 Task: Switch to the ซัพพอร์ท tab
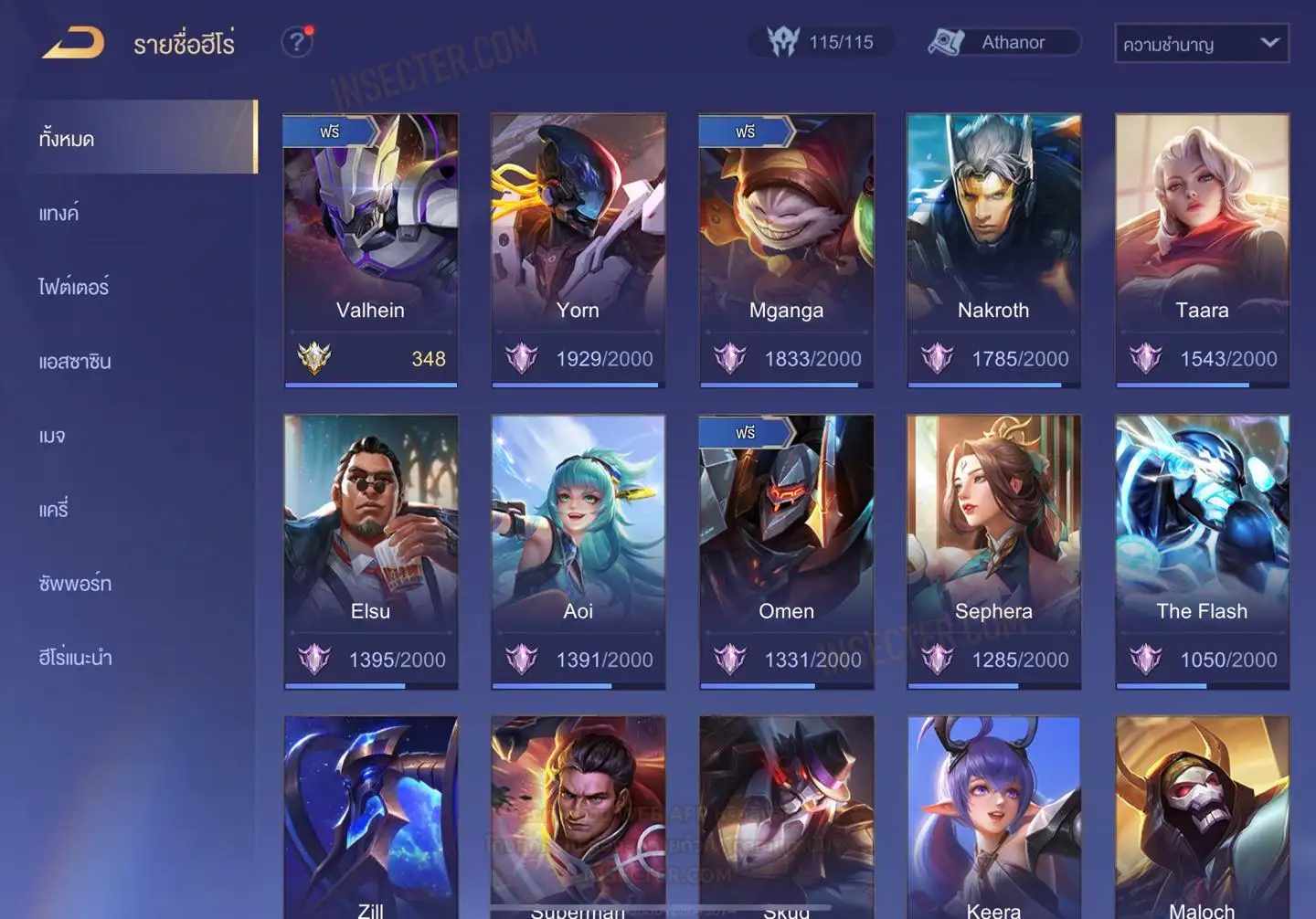pos(75,583)
